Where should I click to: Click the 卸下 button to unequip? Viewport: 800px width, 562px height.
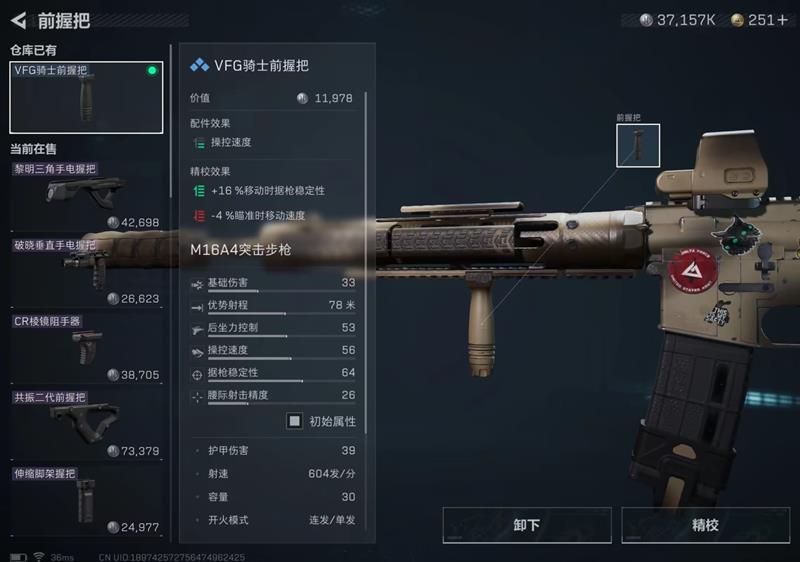point(526,525)
